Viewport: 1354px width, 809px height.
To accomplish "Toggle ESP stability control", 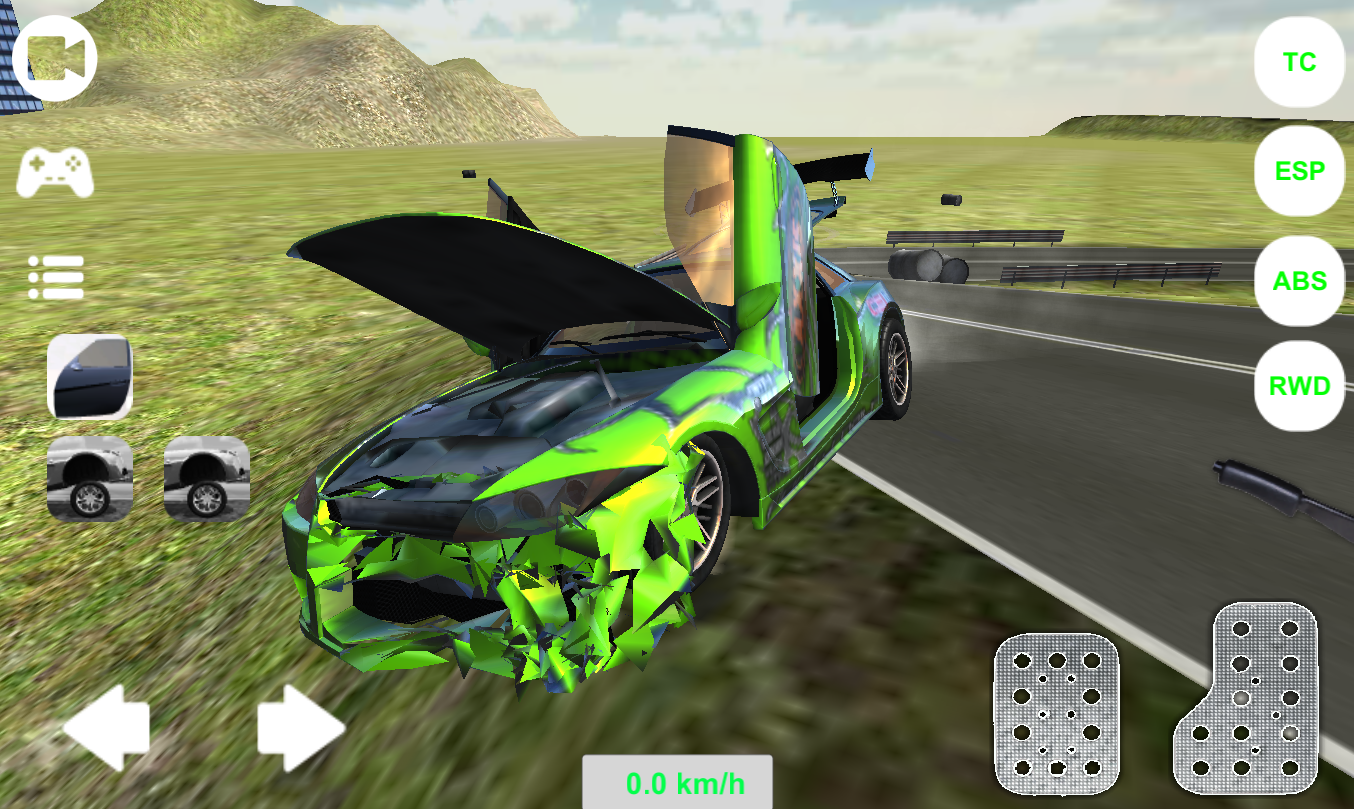I will [x=1298, y=171].
